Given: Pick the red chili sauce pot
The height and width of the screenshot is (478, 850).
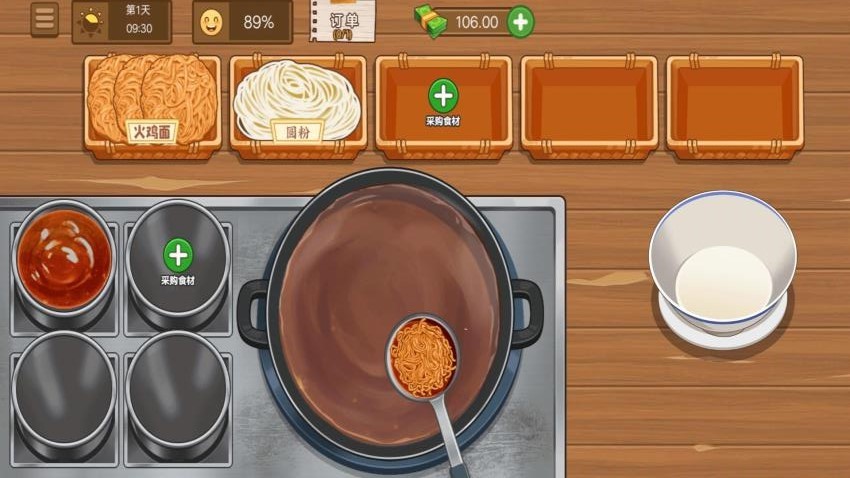Looking at the screenshot, I should (x=63, y=259).
